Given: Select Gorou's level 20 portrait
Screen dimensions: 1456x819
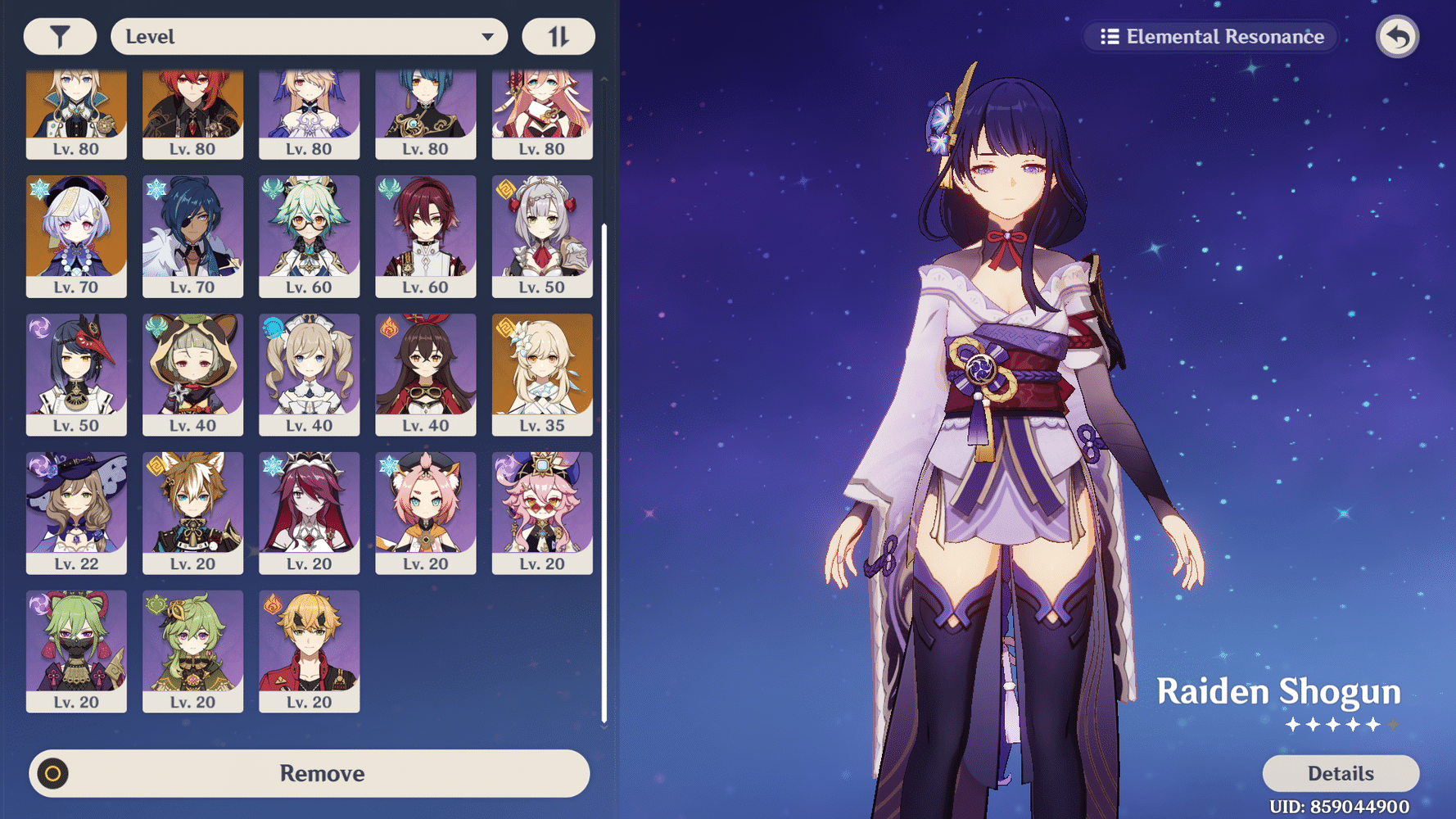Looking at the screenshot, I should tap(192, 513).
